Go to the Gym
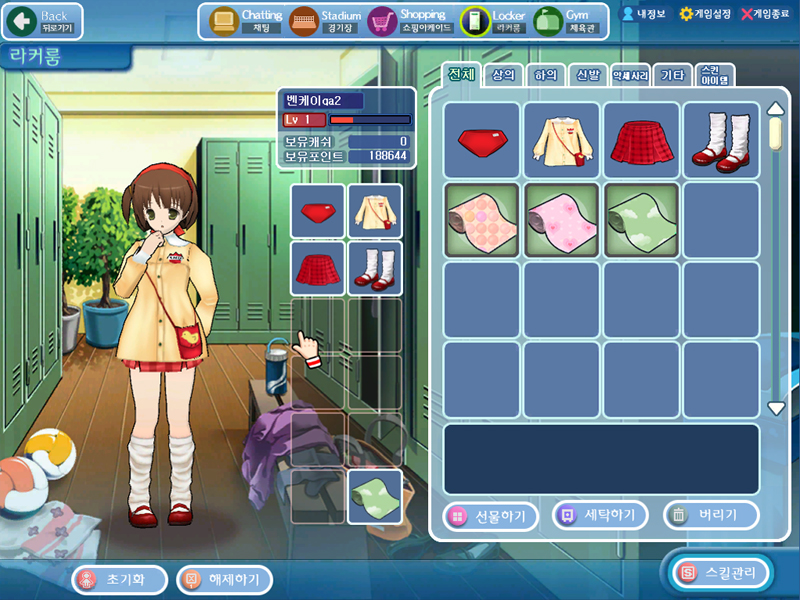The image size is (800, 600). click(x=568, y=20)
